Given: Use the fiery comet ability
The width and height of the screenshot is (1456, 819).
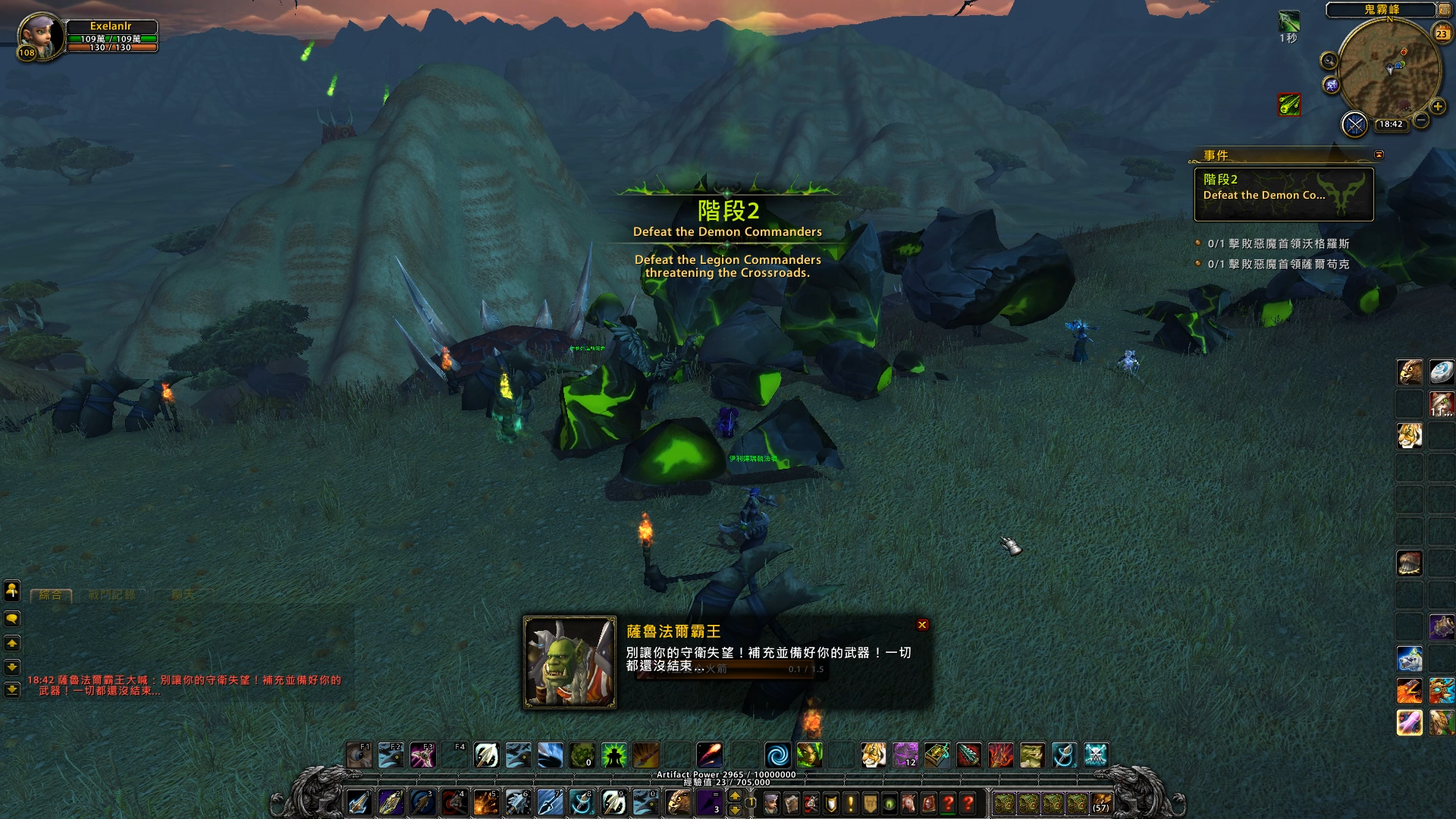Looking at the screenshot, I should click(710, 755).
